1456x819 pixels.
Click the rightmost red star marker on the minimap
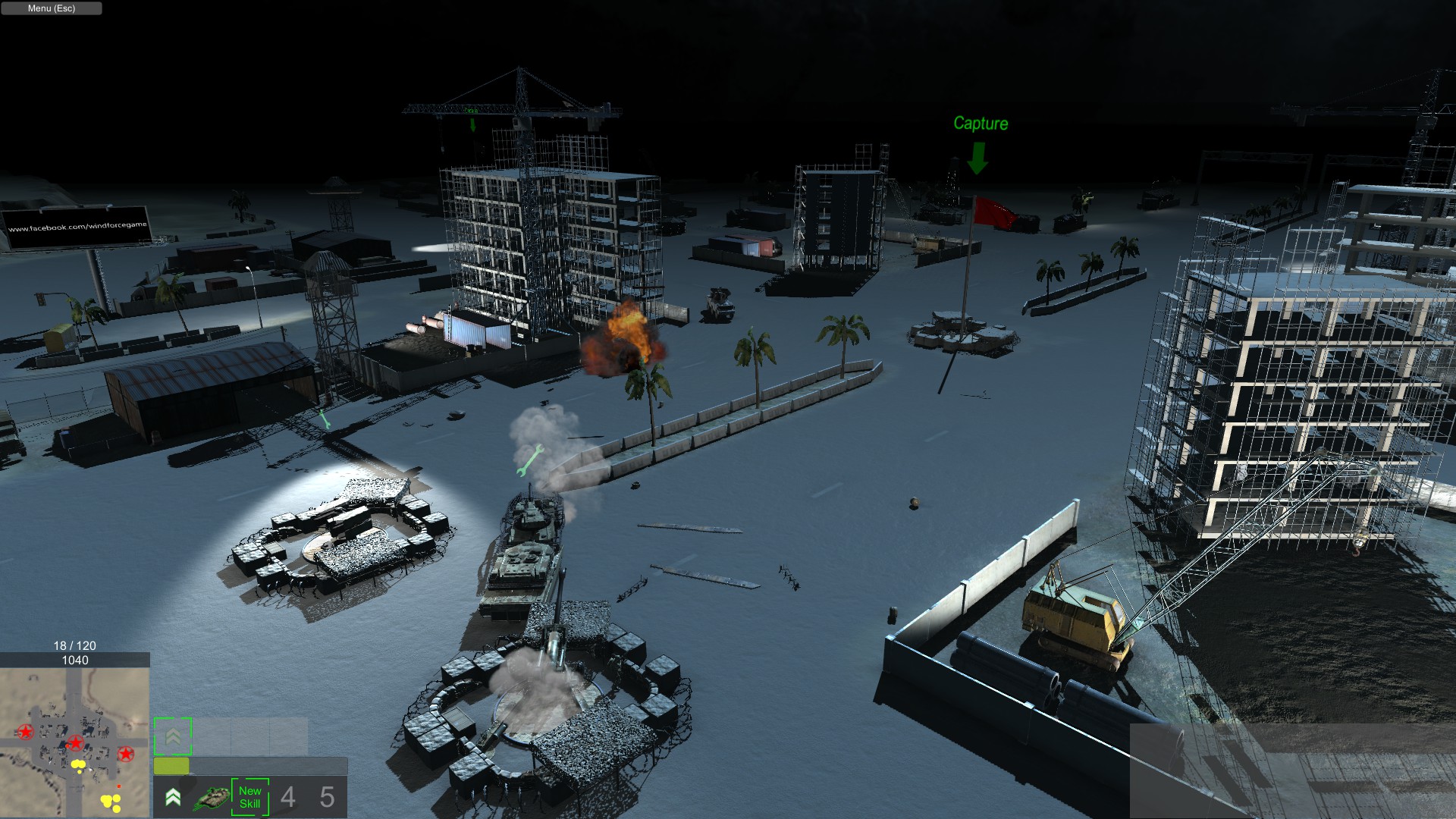[x=127, y=755]
